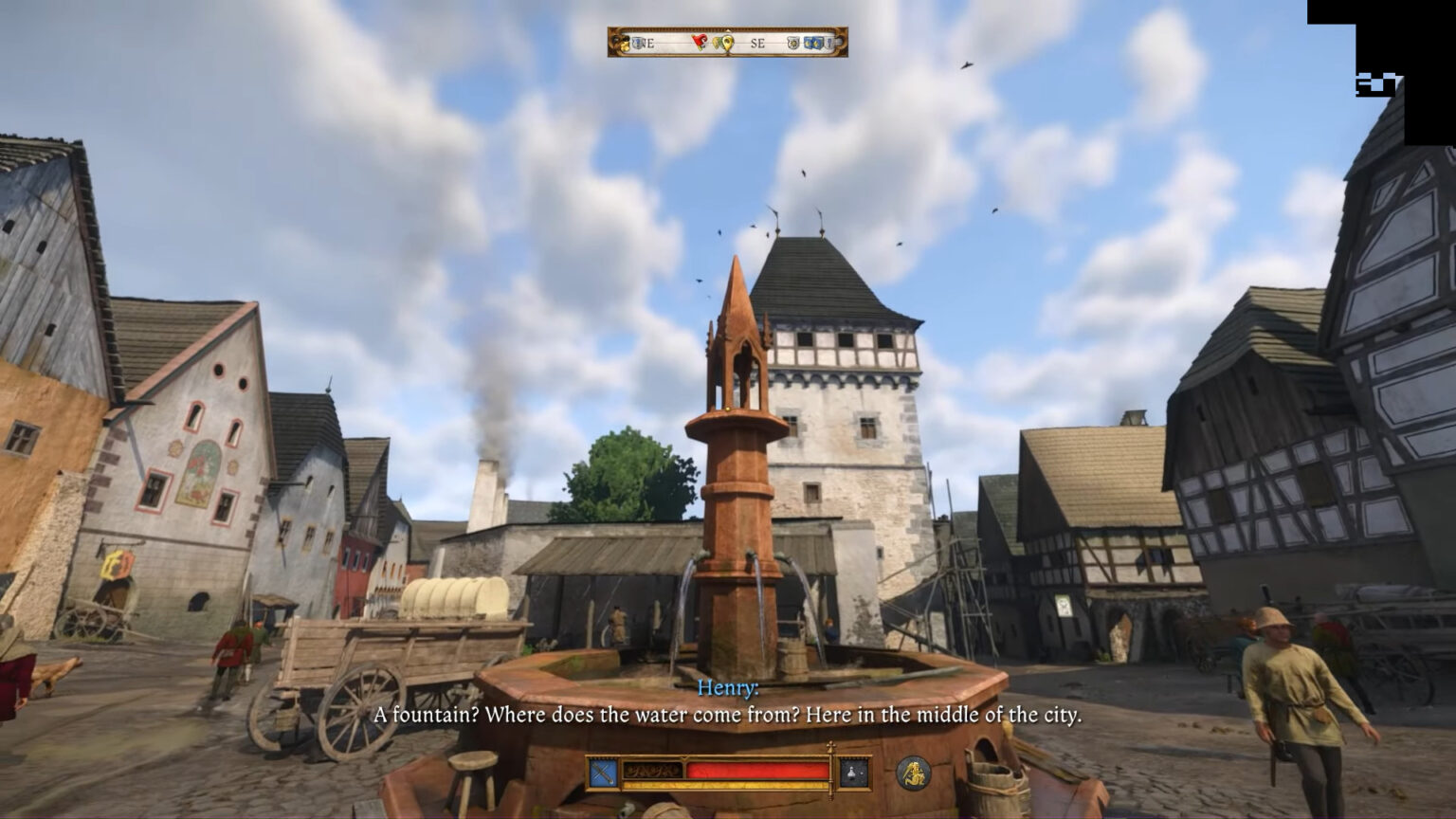Click the tankard icon at the compass right end
Screen dimensions: 1456x819
pos(828,43)
